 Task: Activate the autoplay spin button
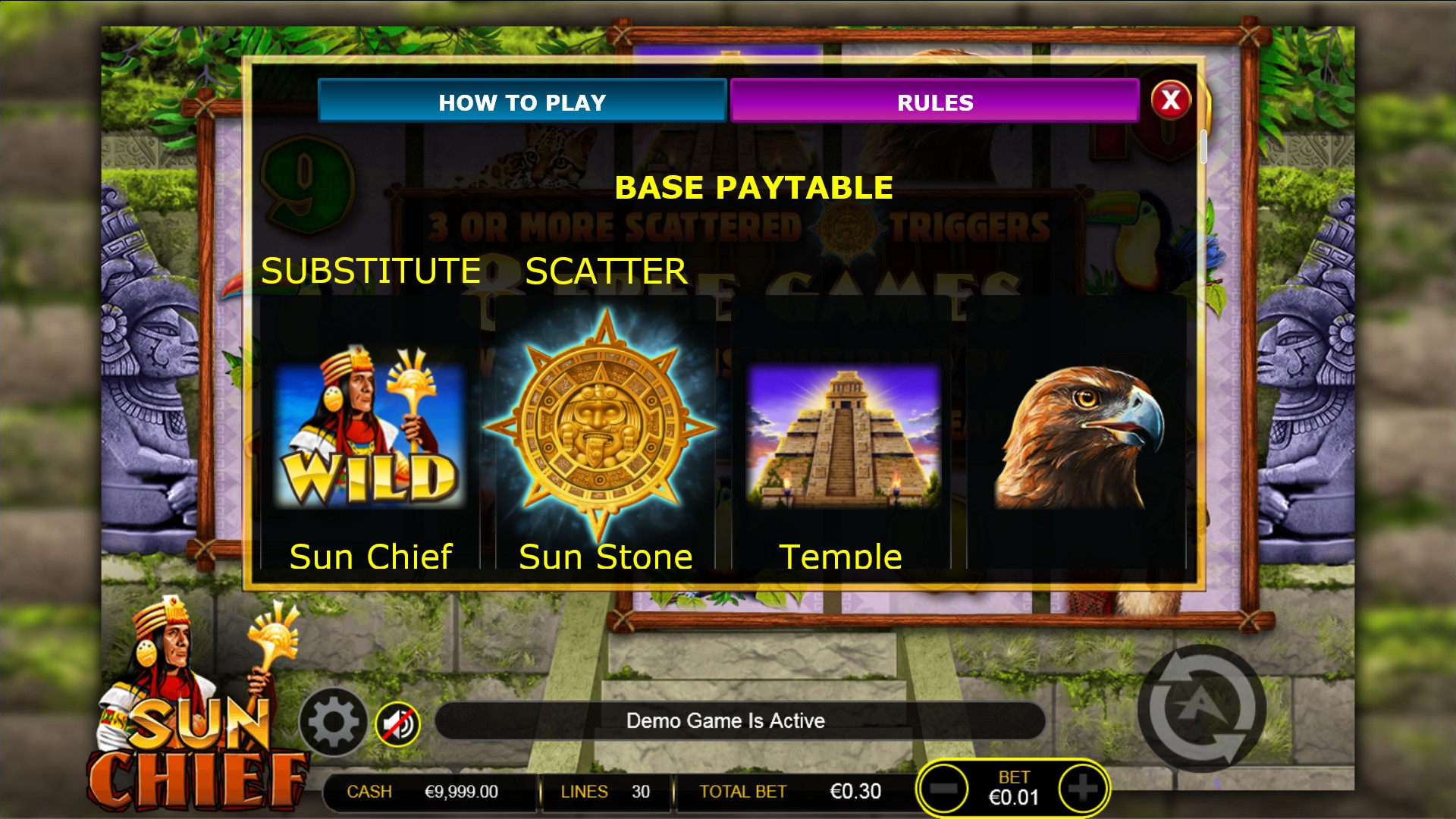tap(1201, 708)
